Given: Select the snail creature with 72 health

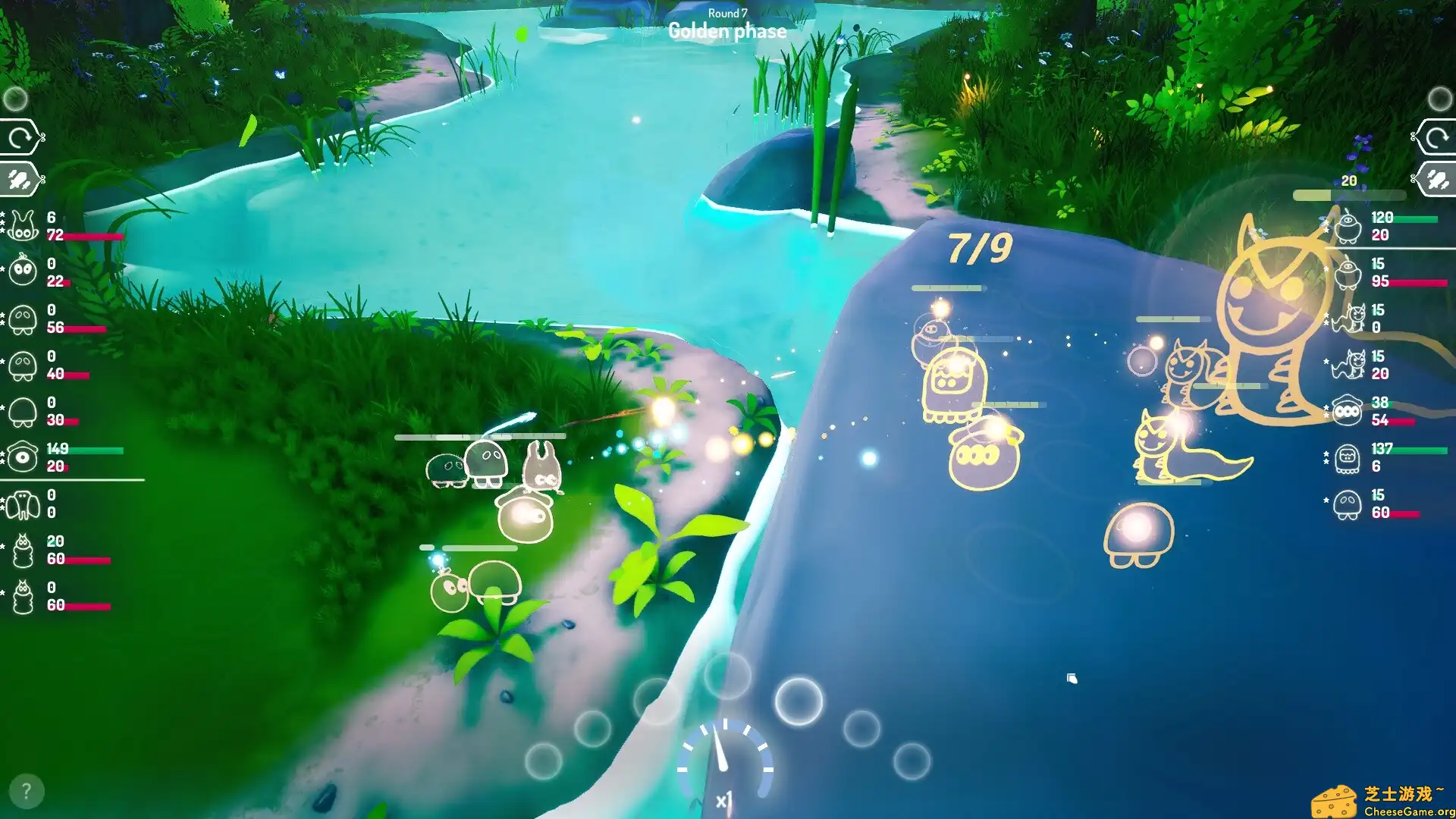Looking at the screenshot, I should 23,224.
